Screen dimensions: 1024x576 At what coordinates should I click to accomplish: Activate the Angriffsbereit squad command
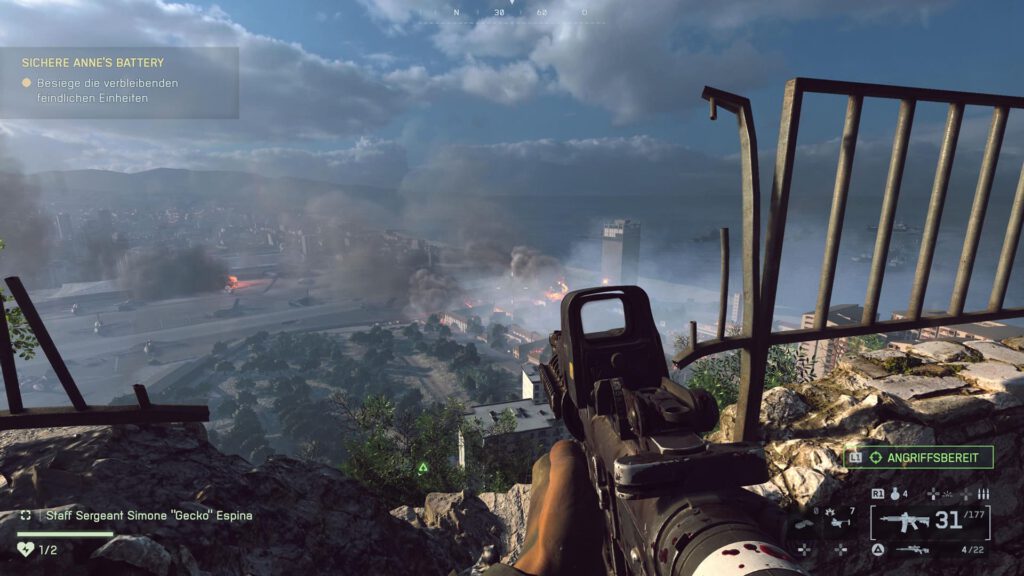click(x=918, y=457)
